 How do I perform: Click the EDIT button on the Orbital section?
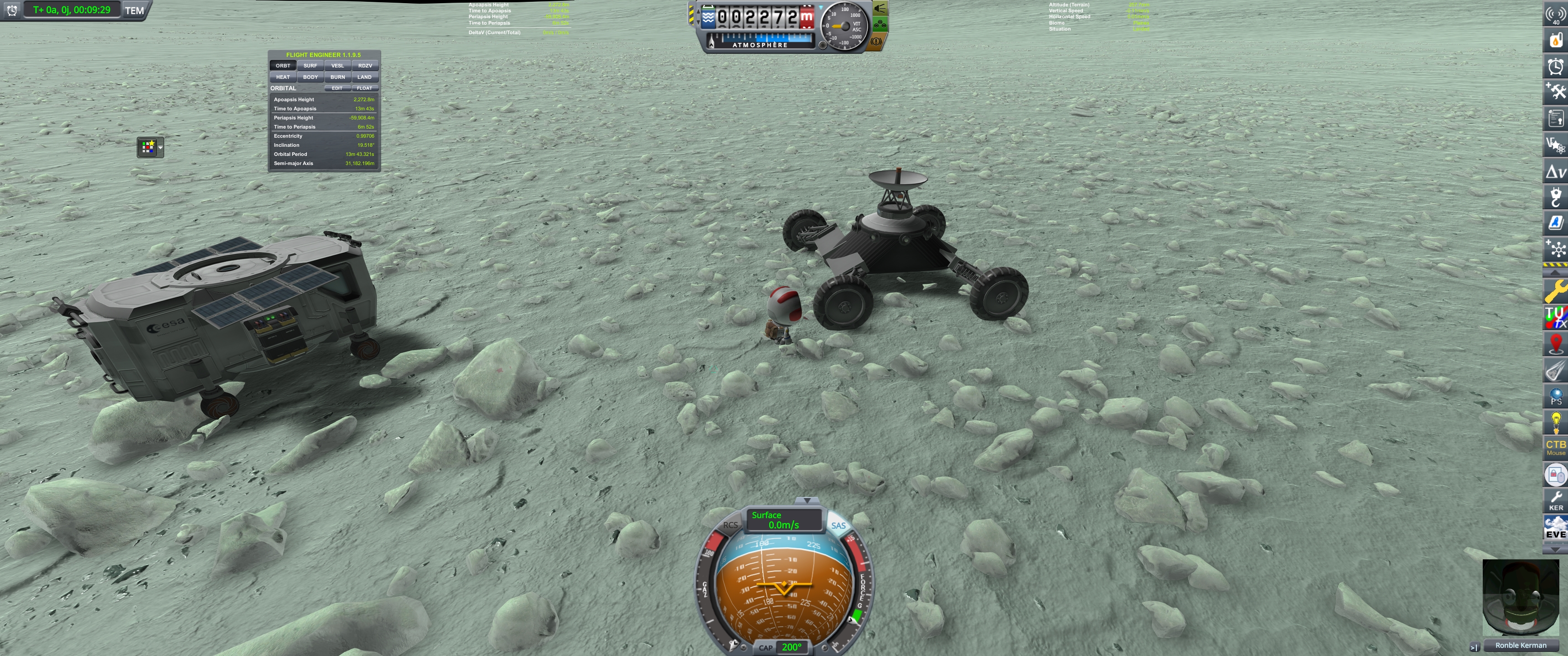[336, 88]
